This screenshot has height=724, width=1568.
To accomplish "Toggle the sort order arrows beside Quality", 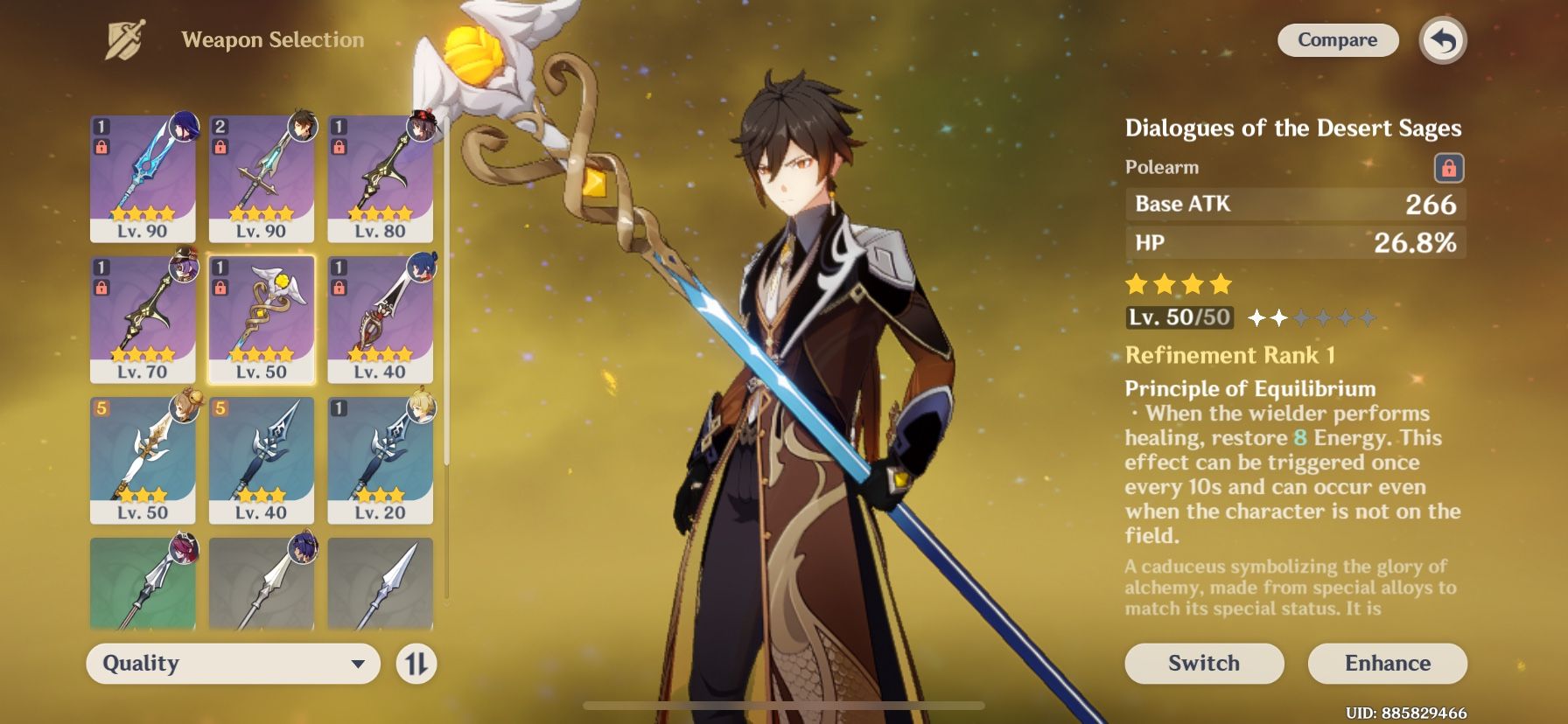I will 418,664.
